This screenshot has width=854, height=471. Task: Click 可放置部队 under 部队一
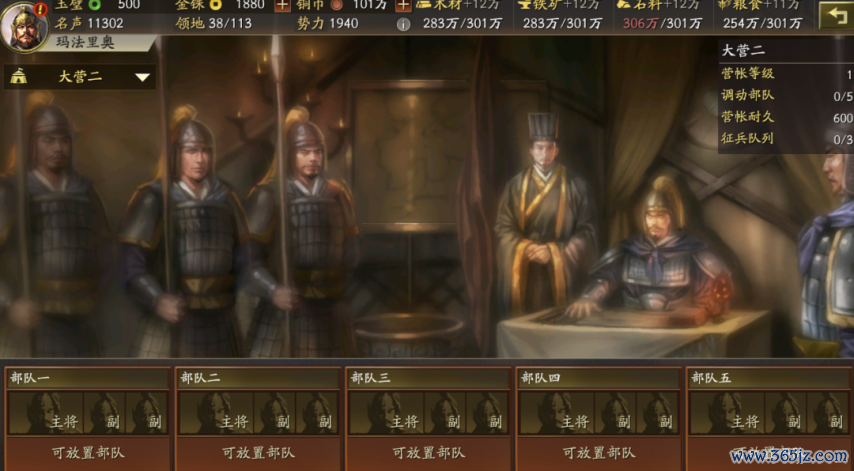tap(88, 452)
